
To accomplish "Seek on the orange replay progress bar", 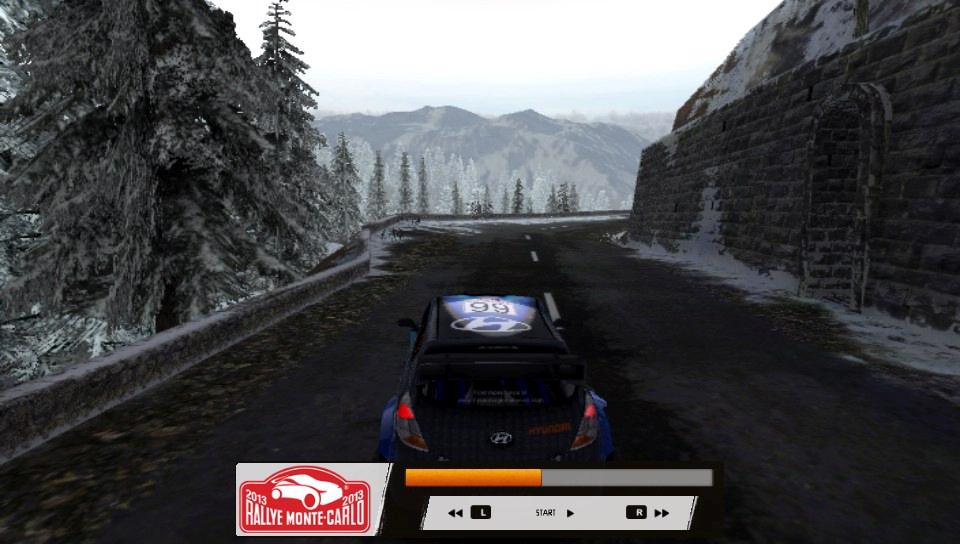I will pyautogui.click(x=558, y=478).
